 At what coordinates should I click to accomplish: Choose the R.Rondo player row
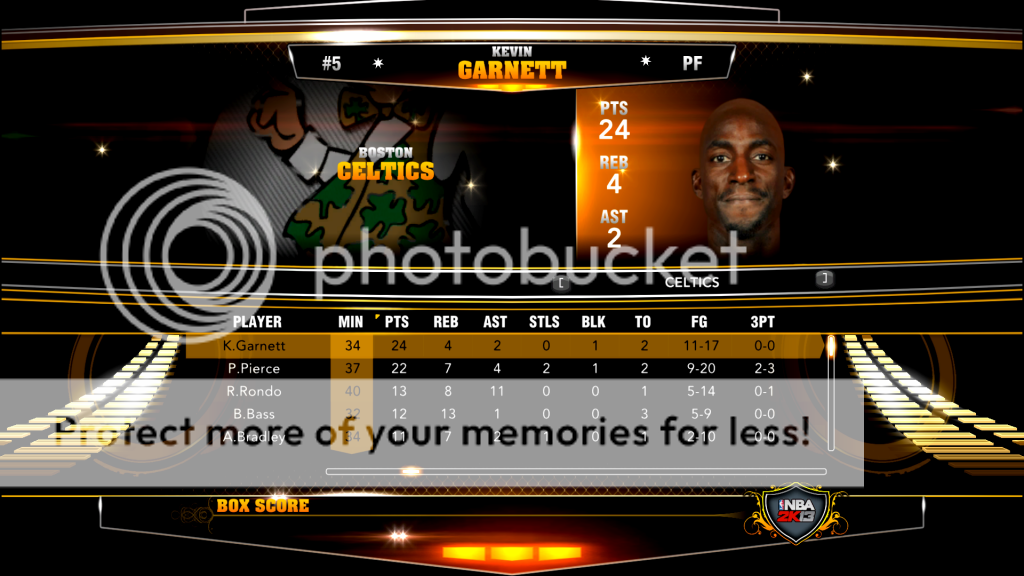[x=253, y=391]
